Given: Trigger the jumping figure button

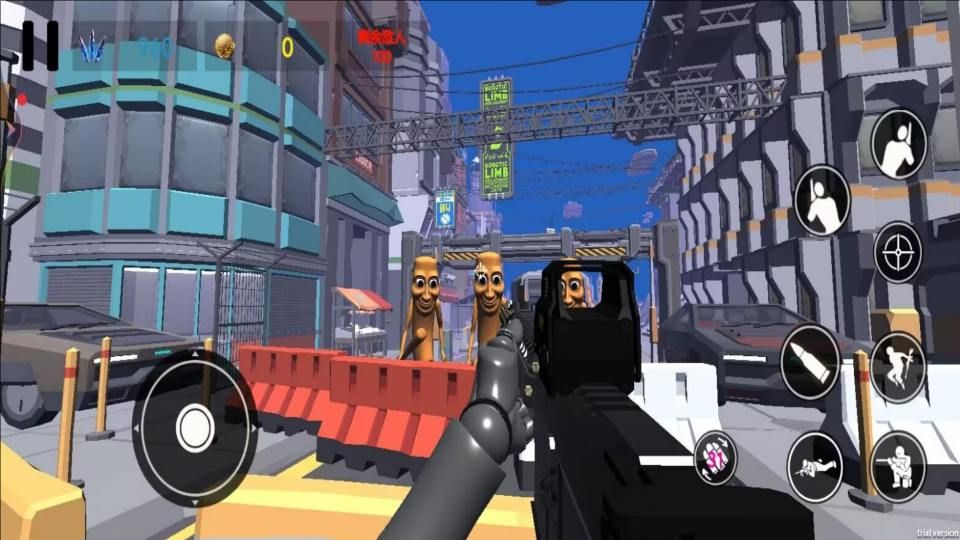Looking at the screenshot, I should [897, 367].
